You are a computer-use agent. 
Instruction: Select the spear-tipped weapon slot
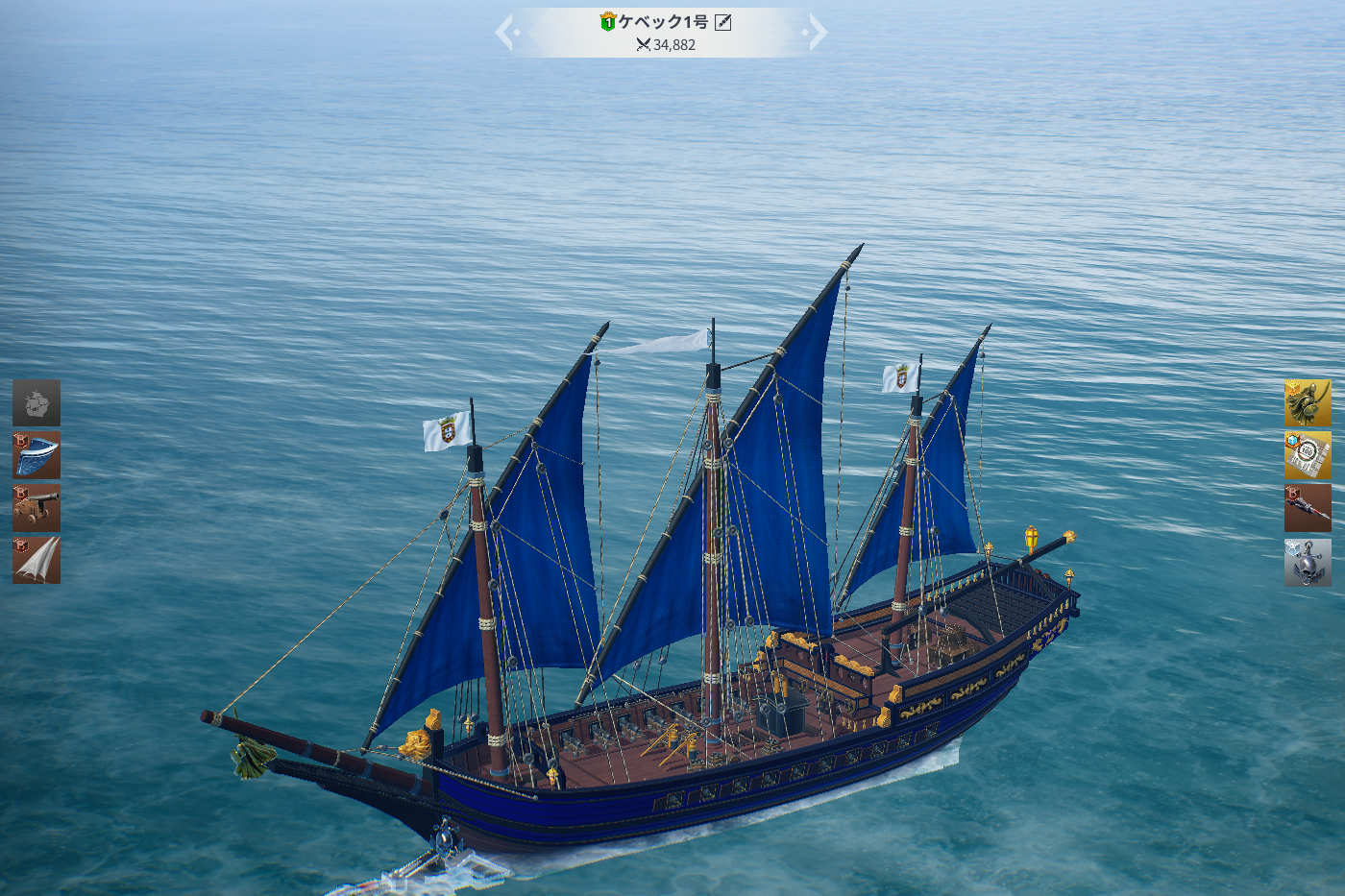1308,508
